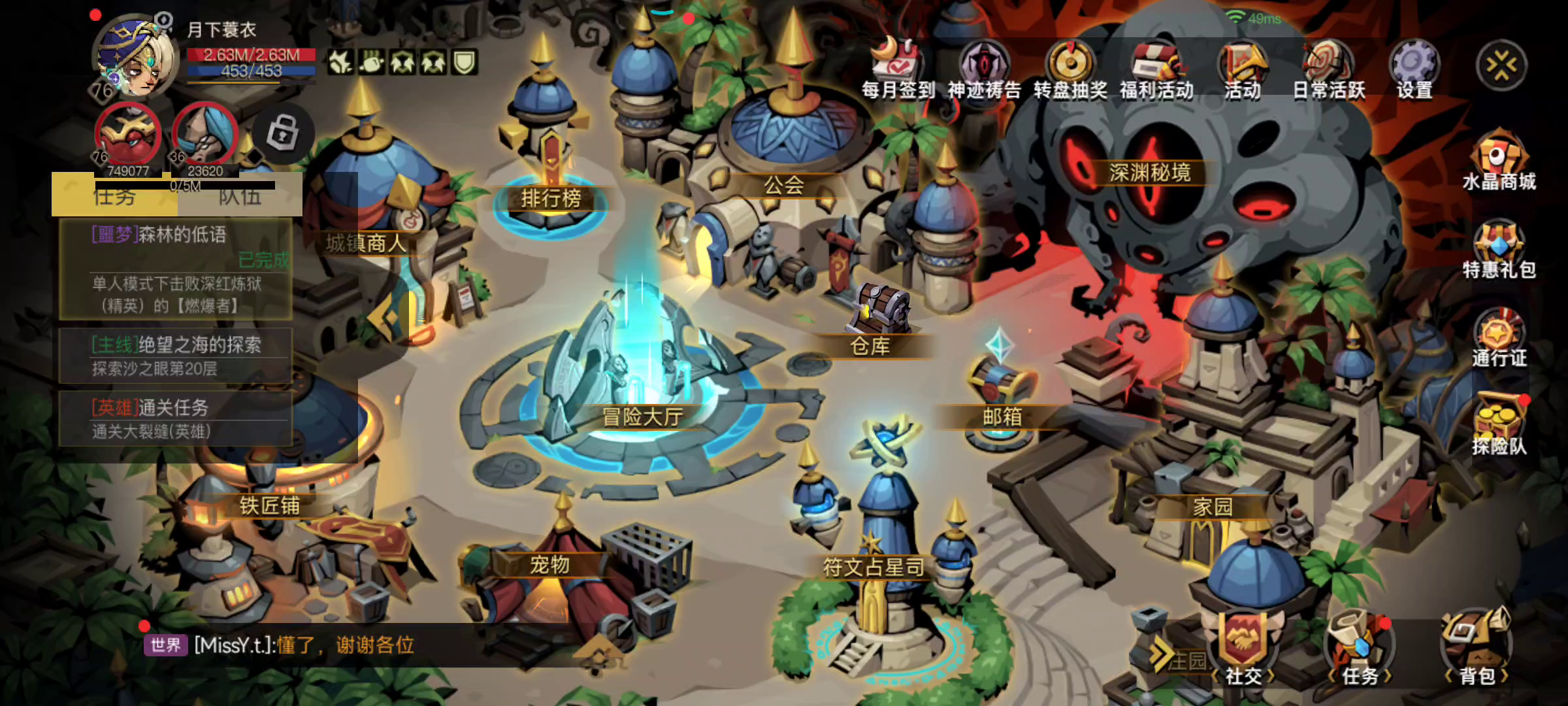
Task: Open the 转盘抽奖 lottery wheel
Action: click(x=1070, y=67)
